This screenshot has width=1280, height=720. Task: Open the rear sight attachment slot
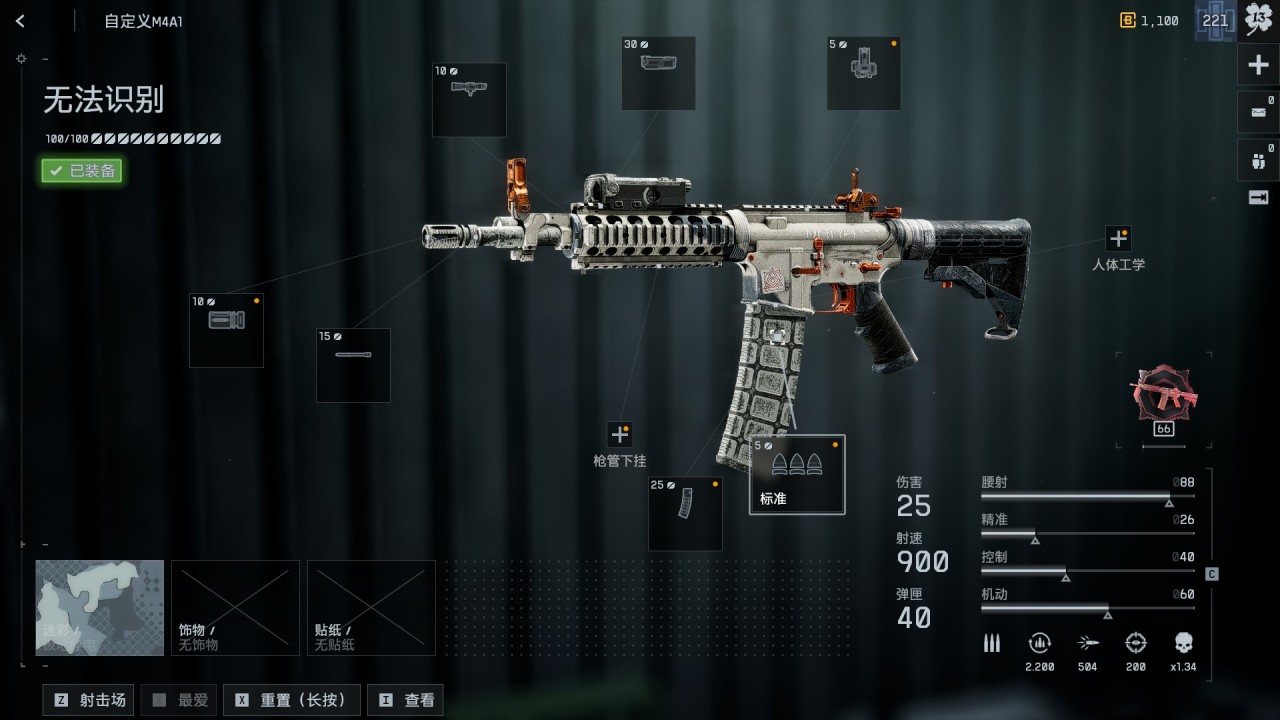click(x=863, y=73)
